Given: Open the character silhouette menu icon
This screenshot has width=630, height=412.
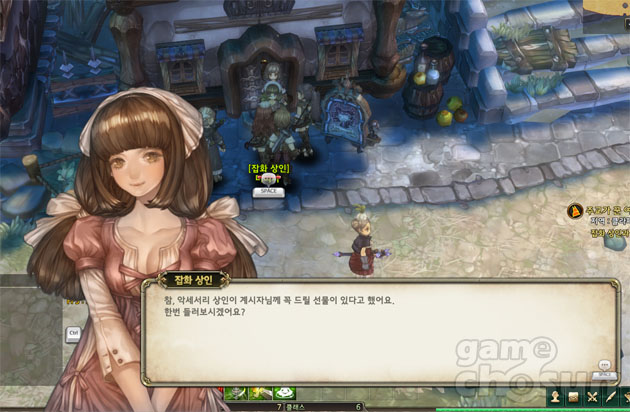Looking at the screenshot, I should click(554, 396).
